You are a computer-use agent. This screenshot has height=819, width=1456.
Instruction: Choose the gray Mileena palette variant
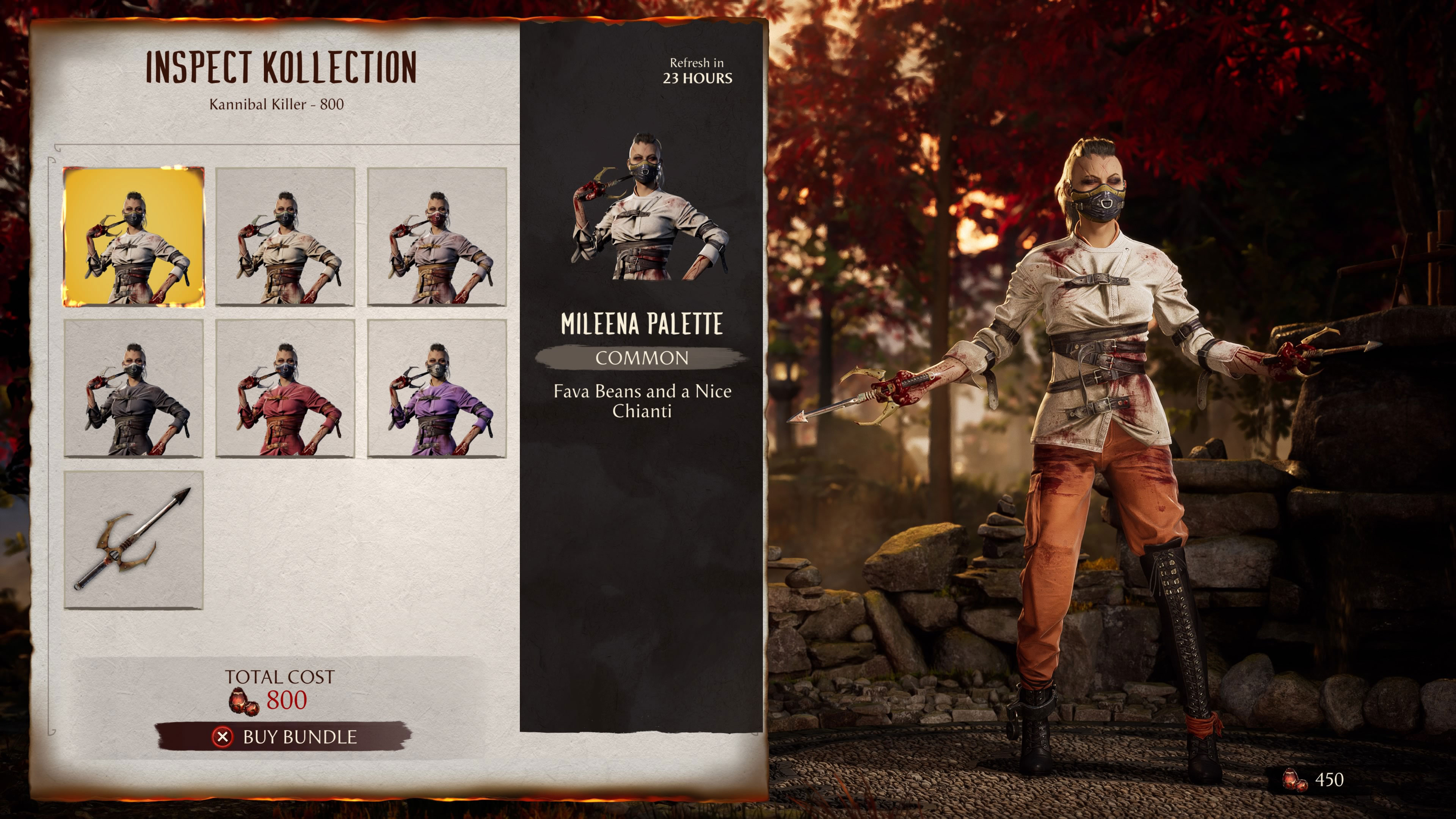[134, 388]
